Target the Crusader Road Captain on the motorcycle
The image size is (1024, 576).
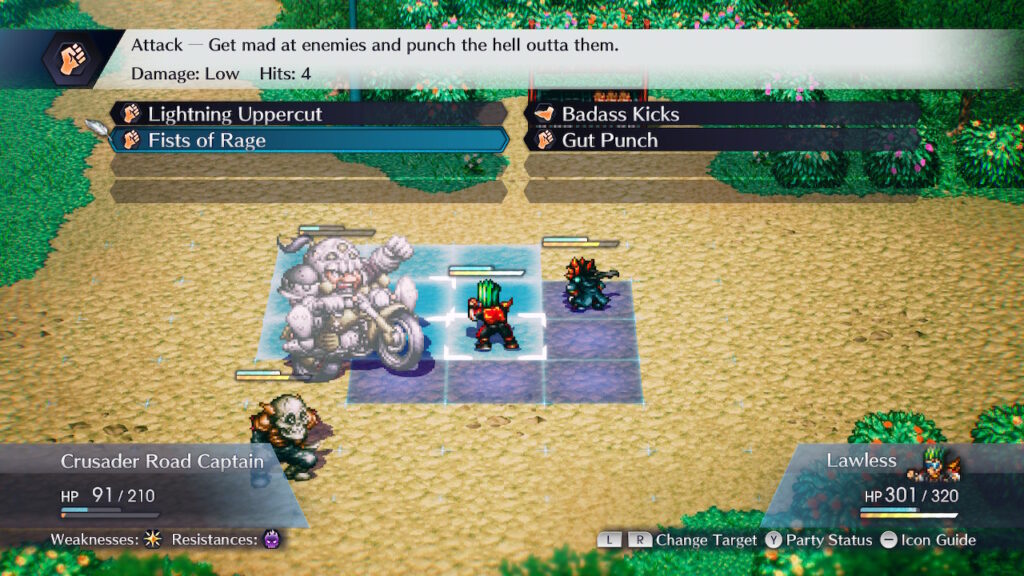(x=345, y=305)
